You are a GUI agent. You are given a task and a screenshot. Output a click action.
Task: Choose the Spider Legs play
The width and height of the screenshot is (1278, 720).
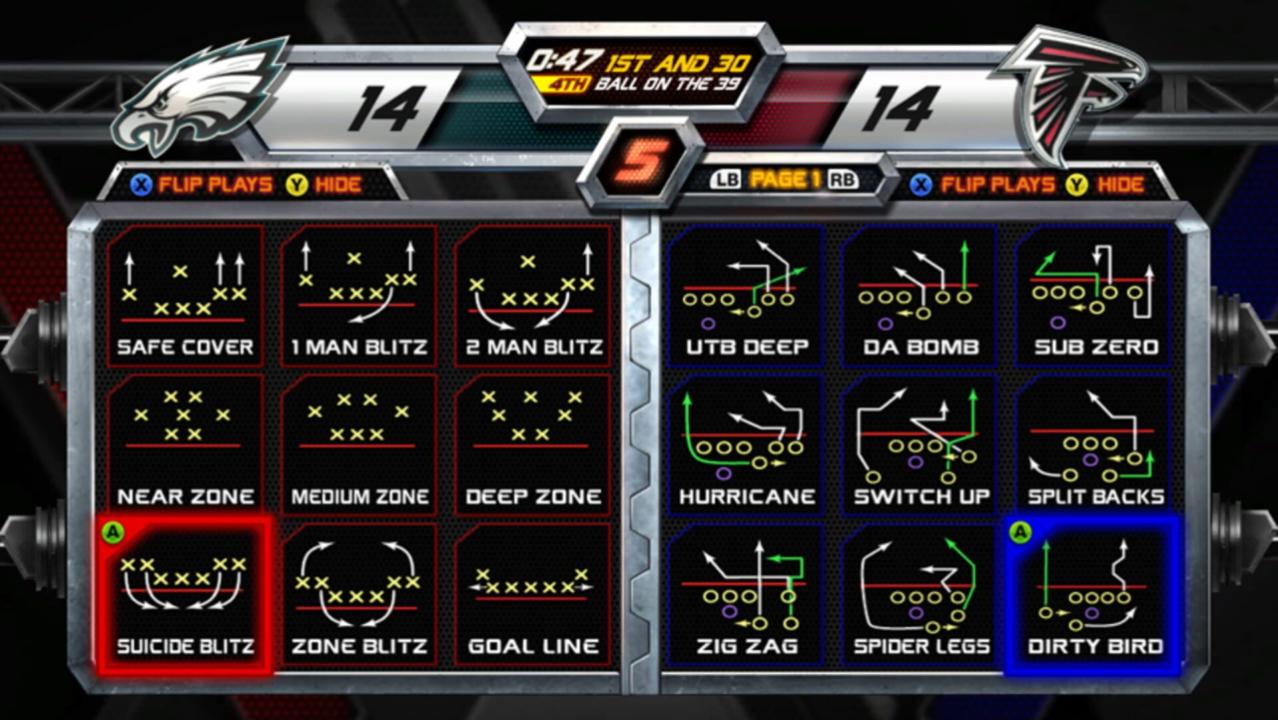point(921,595)
